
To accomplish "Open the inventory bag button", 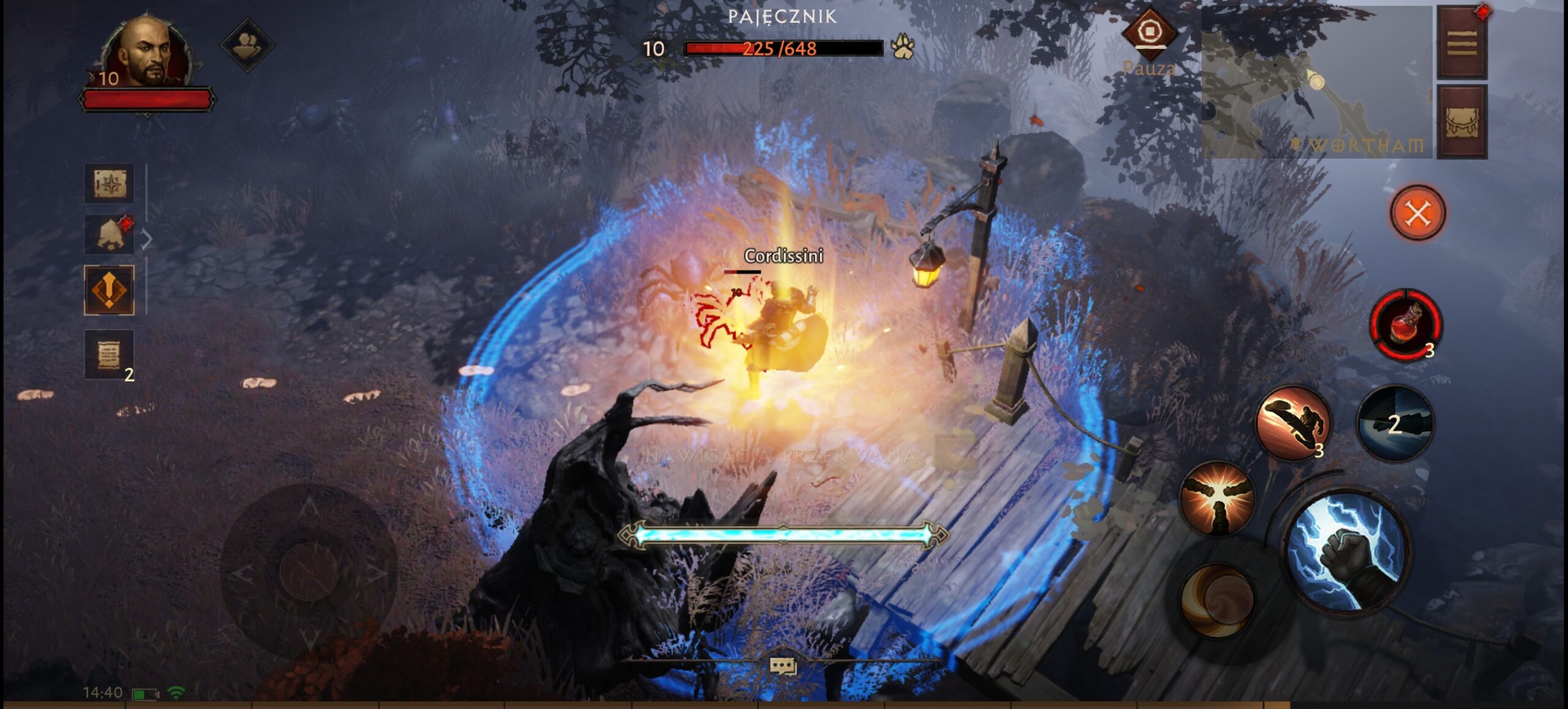I will pos(1462,122).
